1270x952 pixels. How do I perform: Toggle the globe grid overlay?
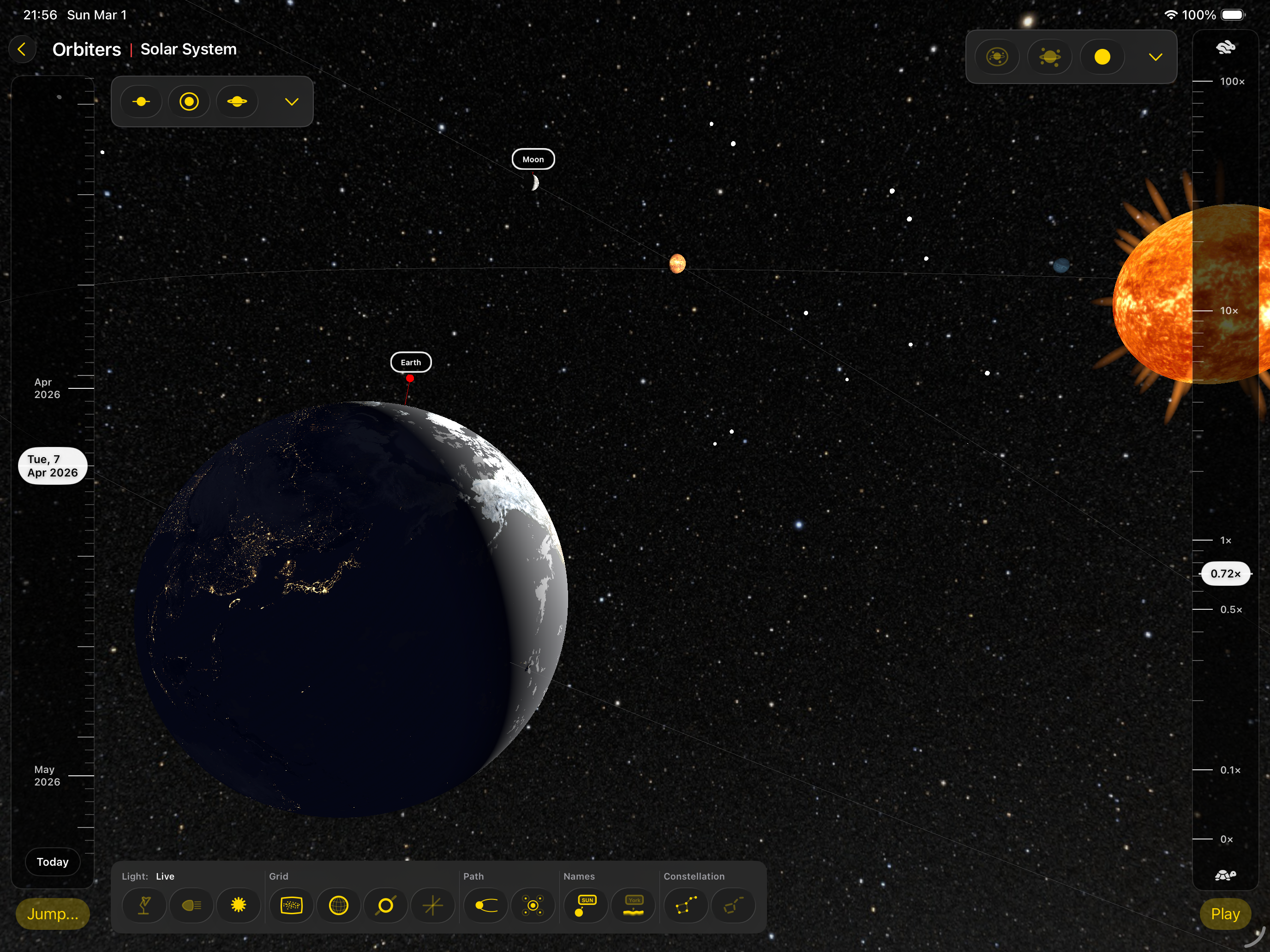pos(338,905)
